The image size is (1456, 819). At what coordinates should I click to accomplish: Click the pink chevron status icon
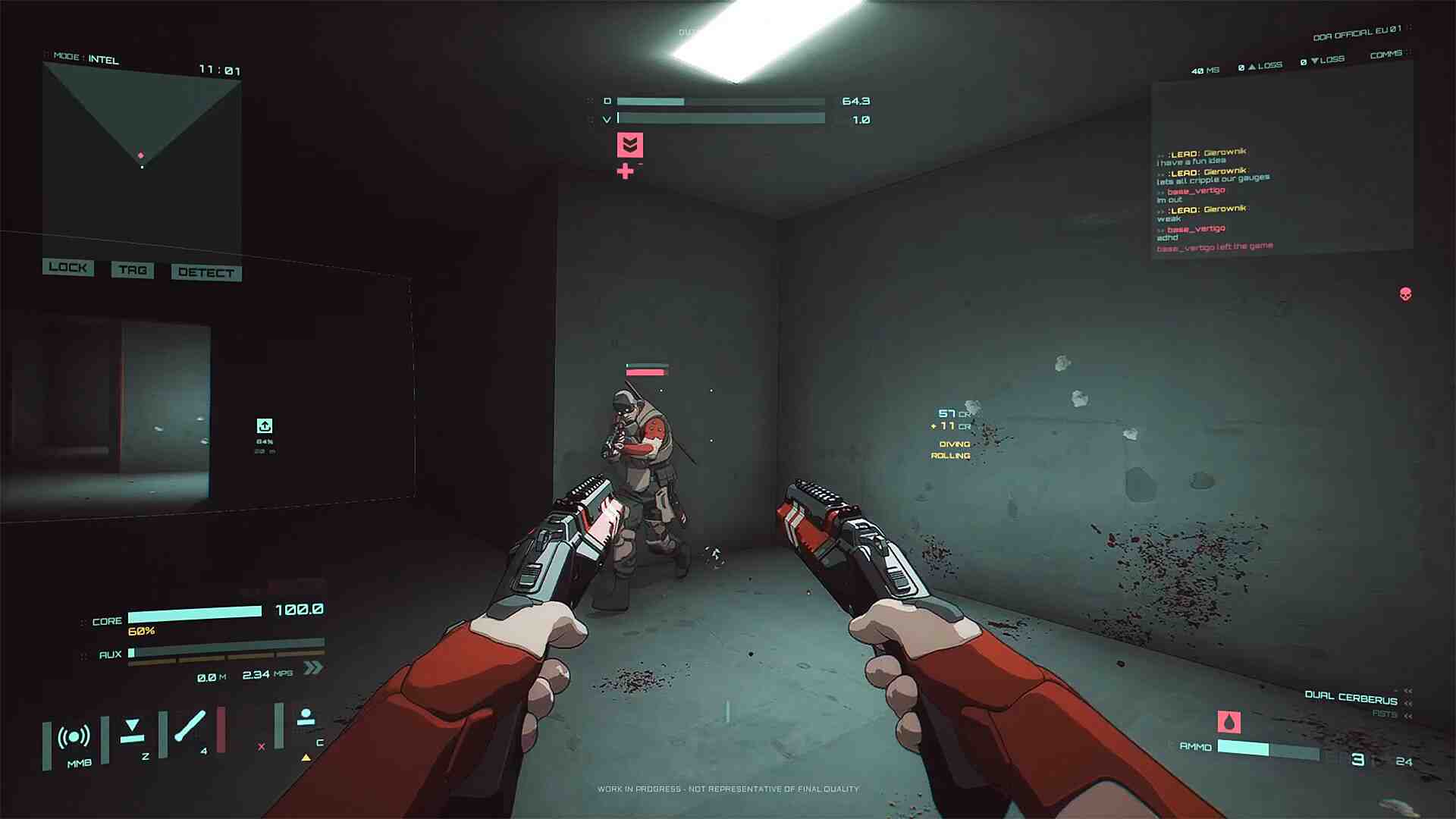click(x=629, y=144)
